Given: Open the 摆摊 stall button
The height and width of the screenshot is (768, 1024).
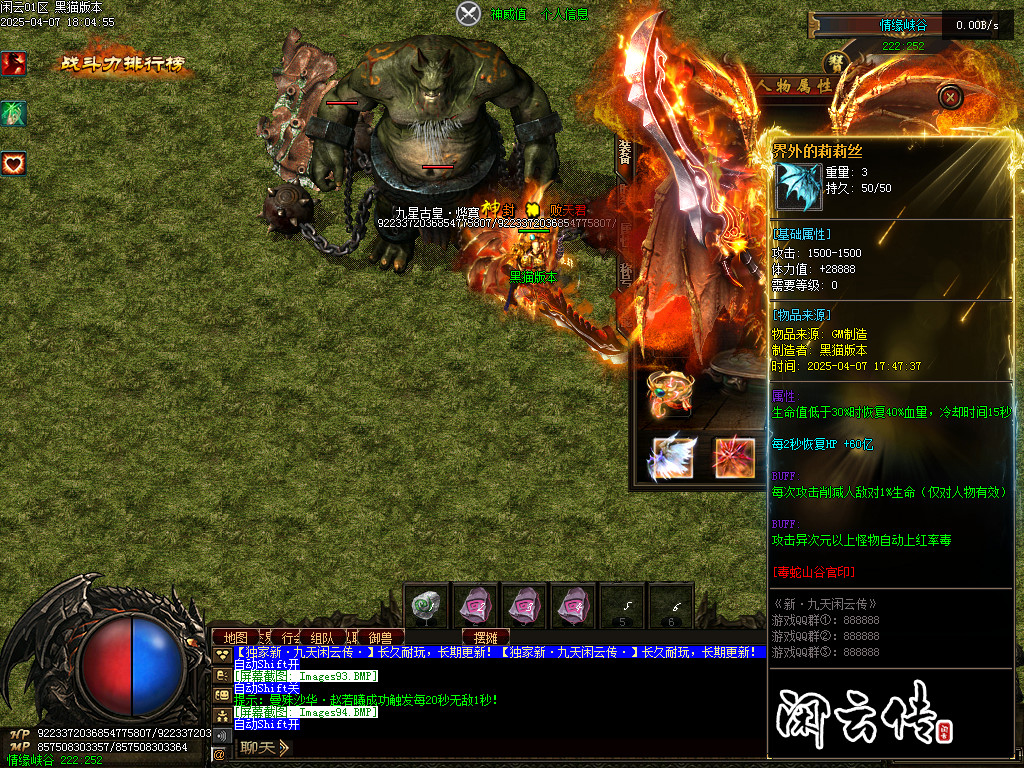Looking at the screenshot, I should coord(486,637).
